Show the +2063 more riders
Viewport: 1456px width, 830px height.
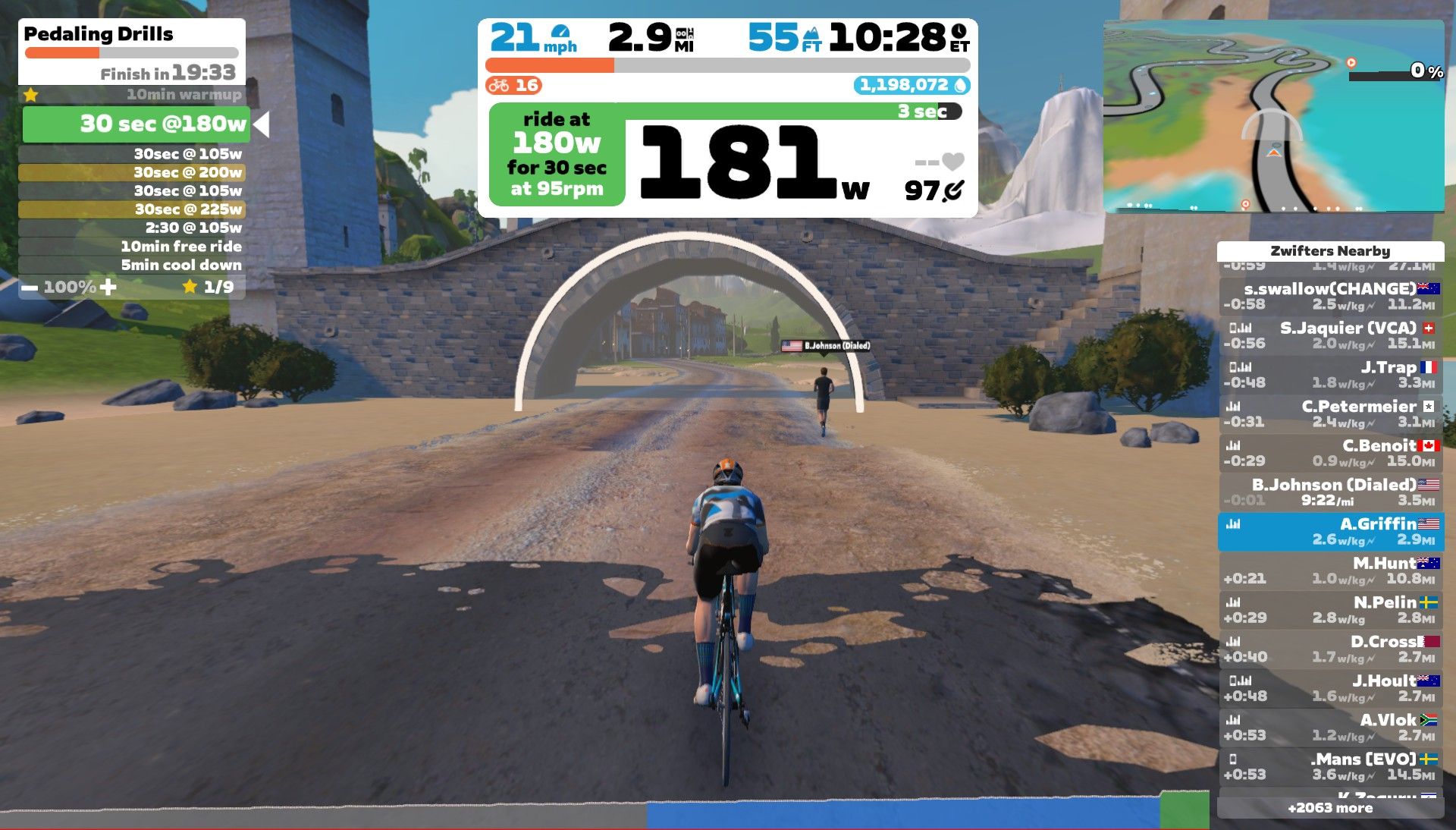1330,808
